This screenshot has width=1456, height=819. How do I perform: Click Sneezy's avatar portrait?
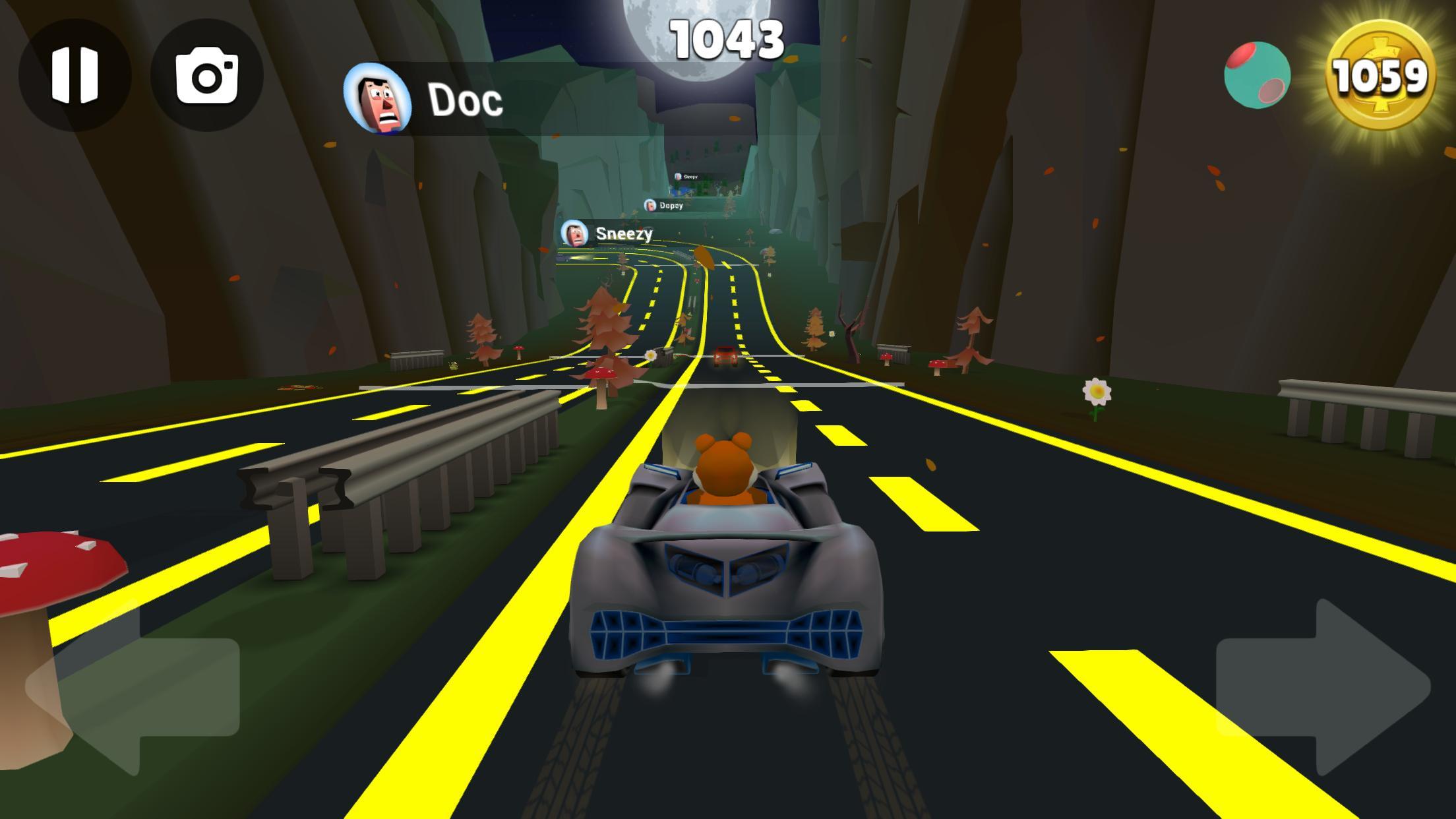point(574,233)
